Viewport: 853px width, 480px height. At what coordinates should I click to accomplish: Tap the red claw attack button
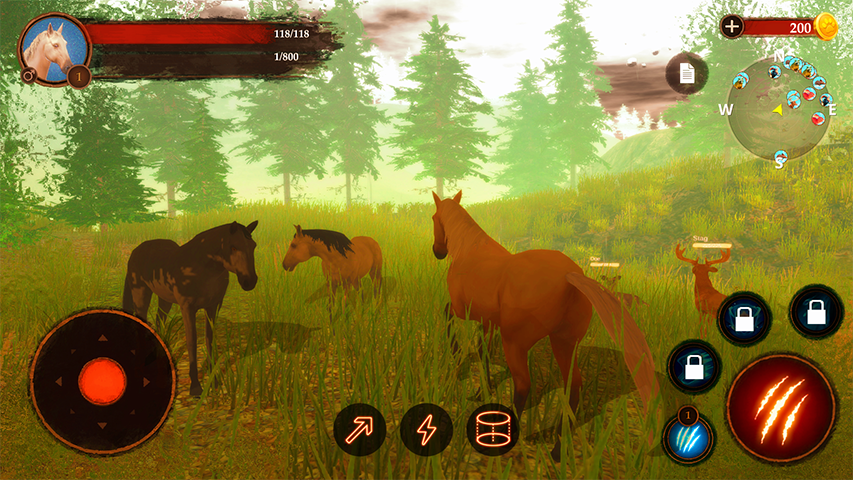780,407
